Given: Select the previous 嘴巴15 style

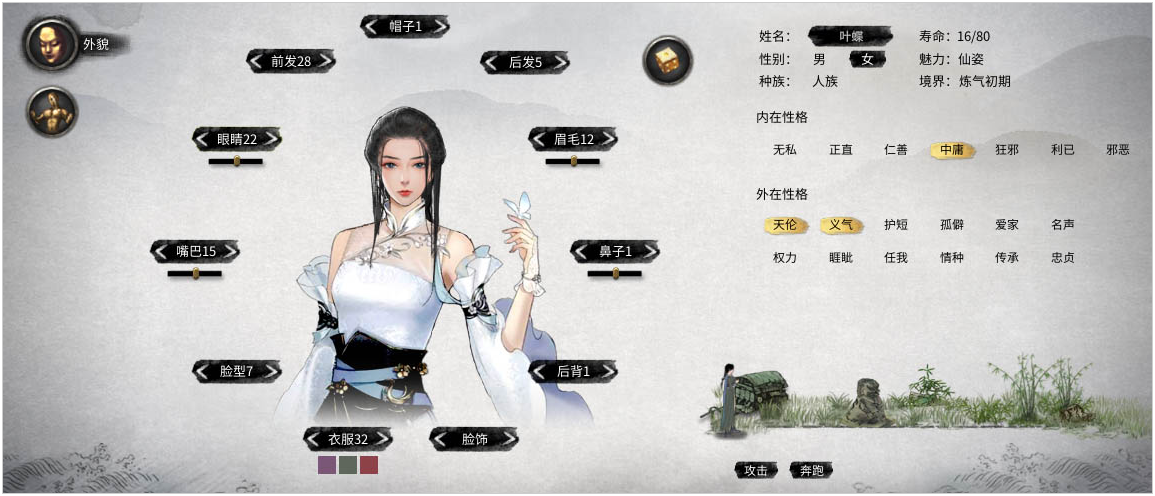Looking at the screenshot, I should [160, 250].
